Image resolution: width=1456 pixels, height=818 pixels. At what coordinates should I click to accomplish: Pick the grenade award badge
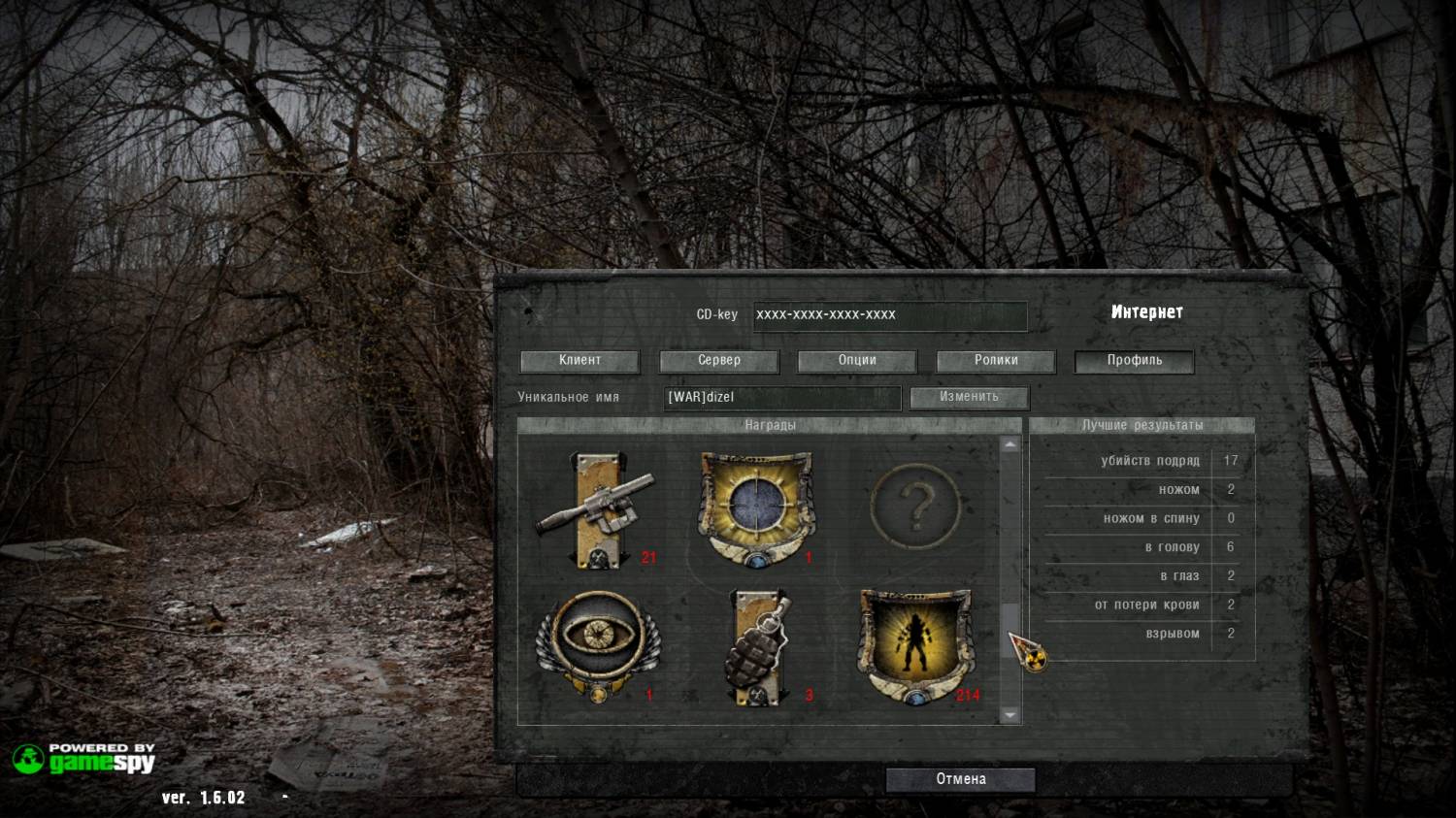(x=758, y=646)
